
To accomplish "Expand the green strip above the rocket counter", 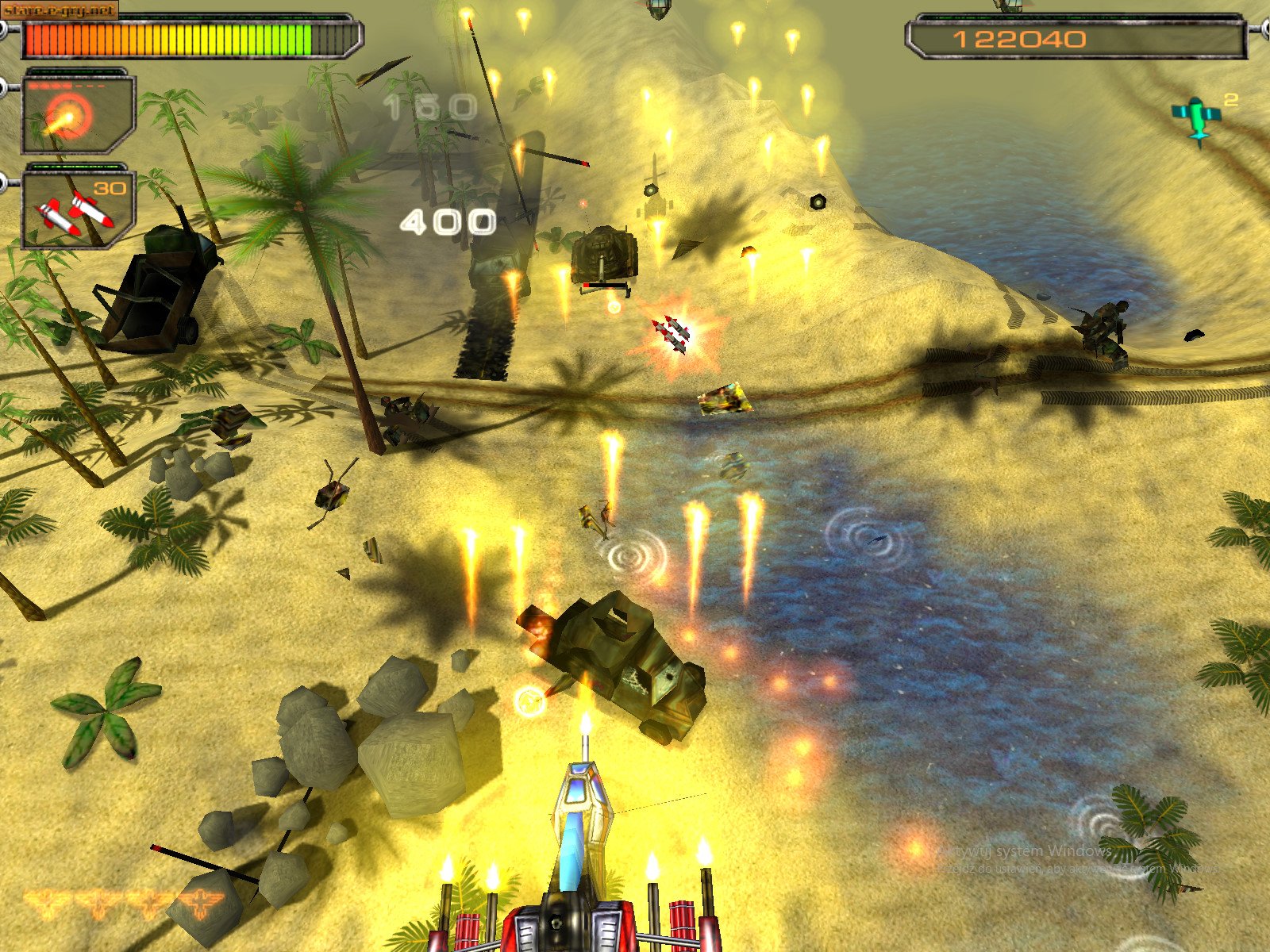I will (x=75, y=165).
